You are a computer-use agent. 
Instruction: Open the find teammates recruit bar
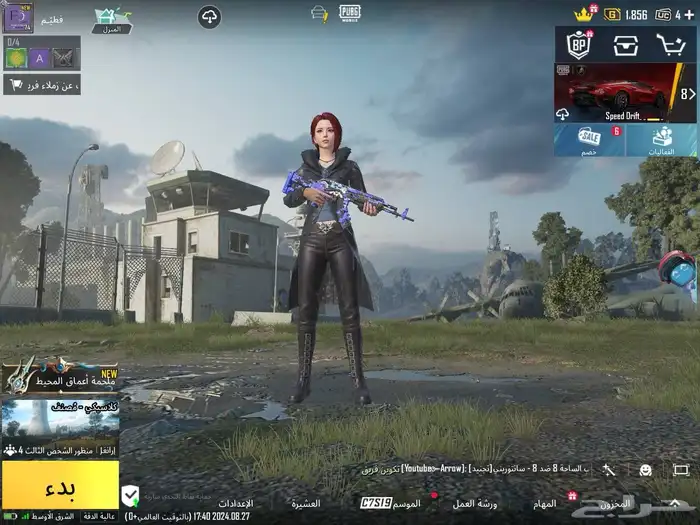[x=42, y=84]
